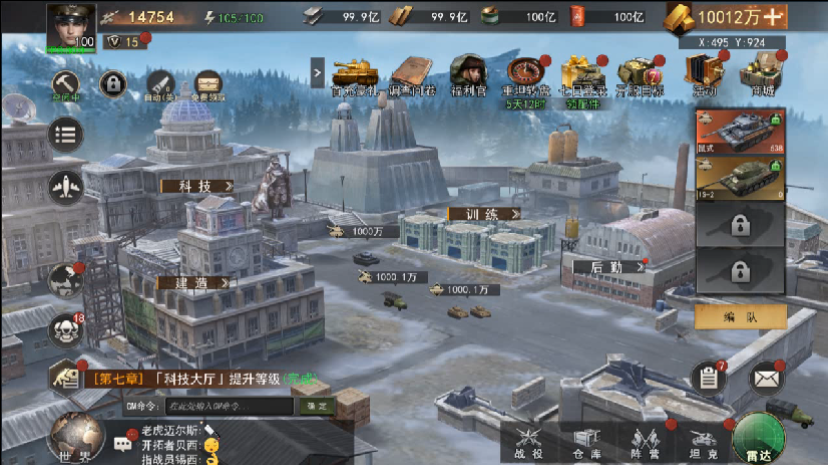Open the 战役 campaign menu

[x=528, y=441]
